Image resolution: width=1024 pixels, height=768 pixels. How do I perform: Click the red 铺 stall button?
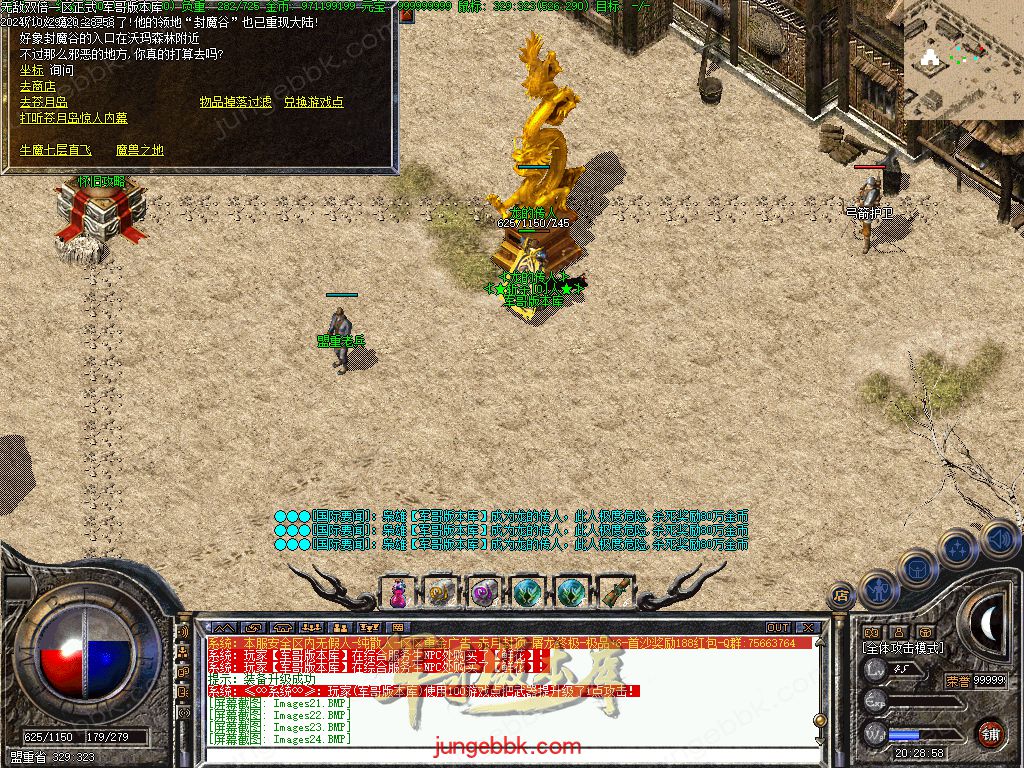(x=990, y=733)
